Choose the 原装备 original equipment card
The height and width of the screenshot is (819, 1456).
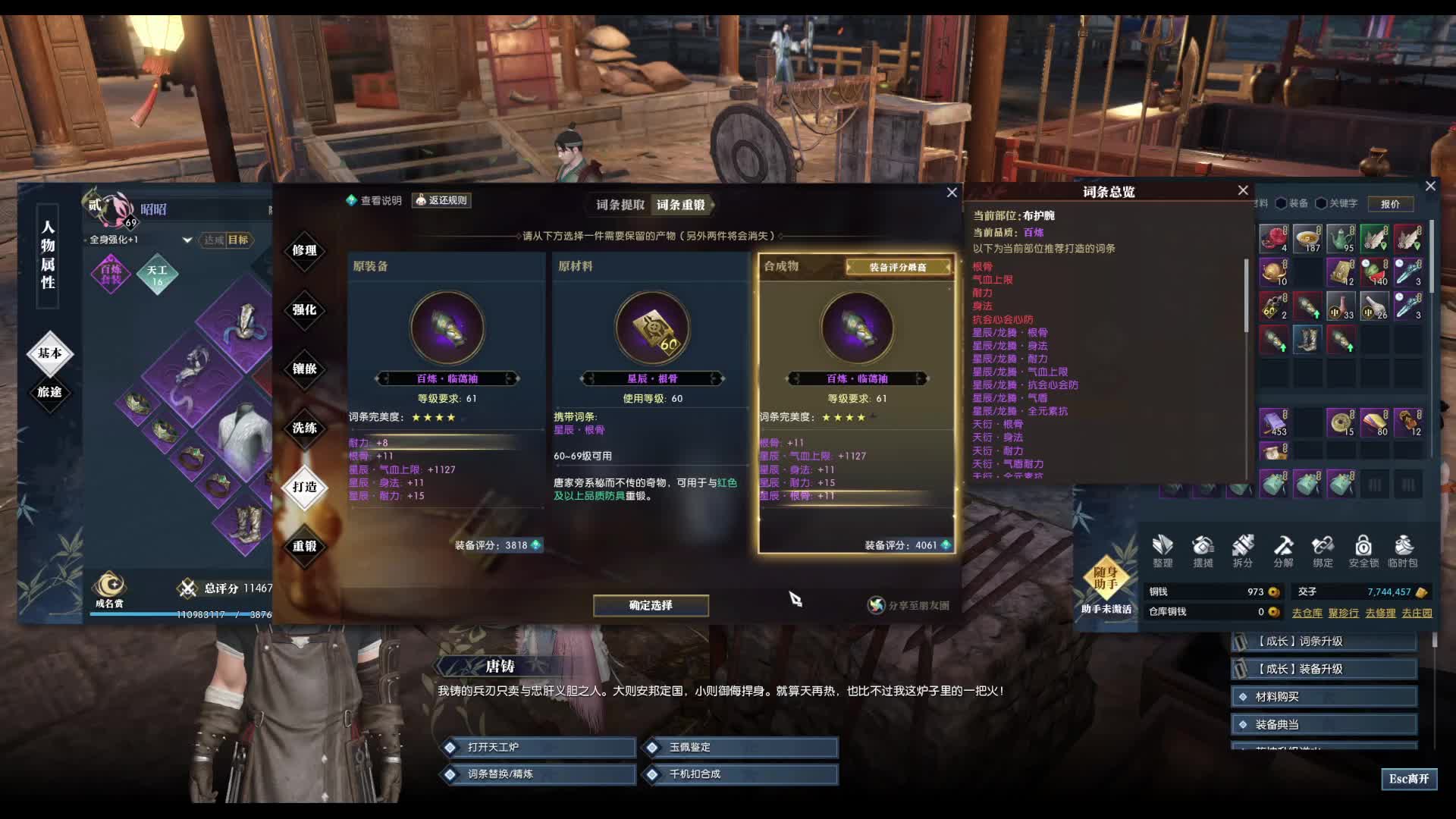pyautogui.click(x=447, y=402)
